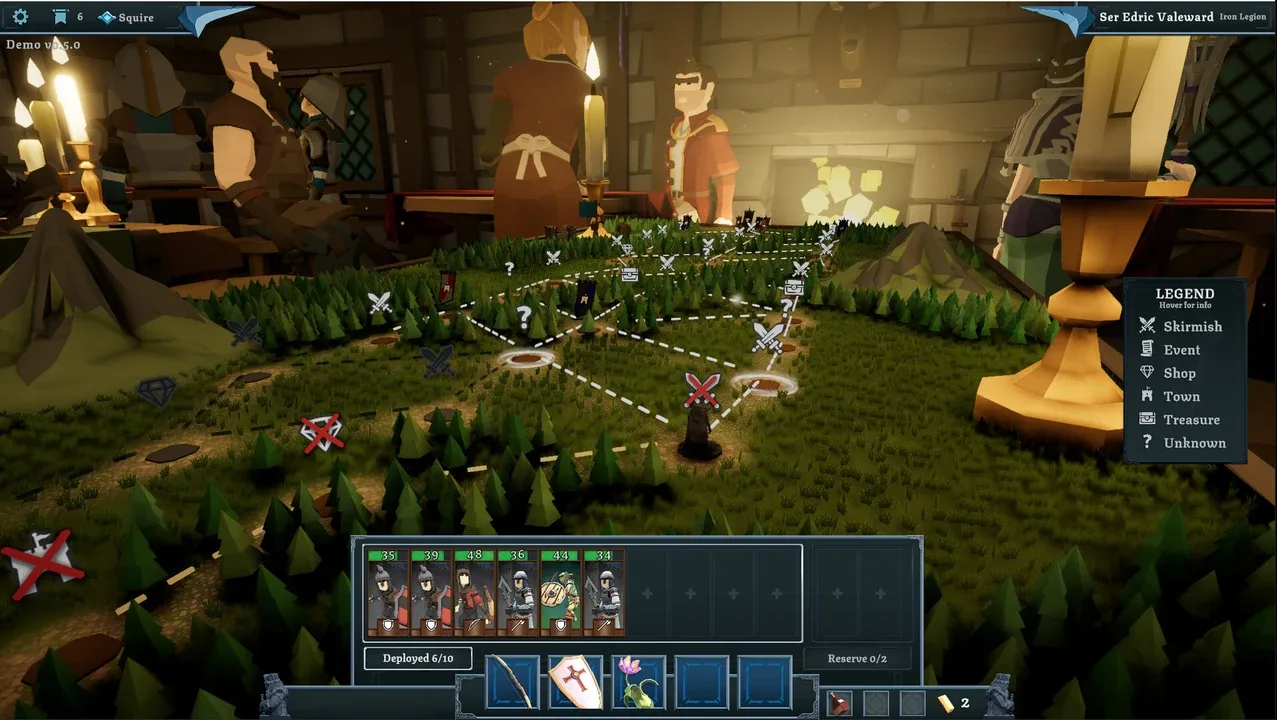1277x720 pixels.
Task: Click the Reserve 0/2 label
Action: click(x=857, y=658)
